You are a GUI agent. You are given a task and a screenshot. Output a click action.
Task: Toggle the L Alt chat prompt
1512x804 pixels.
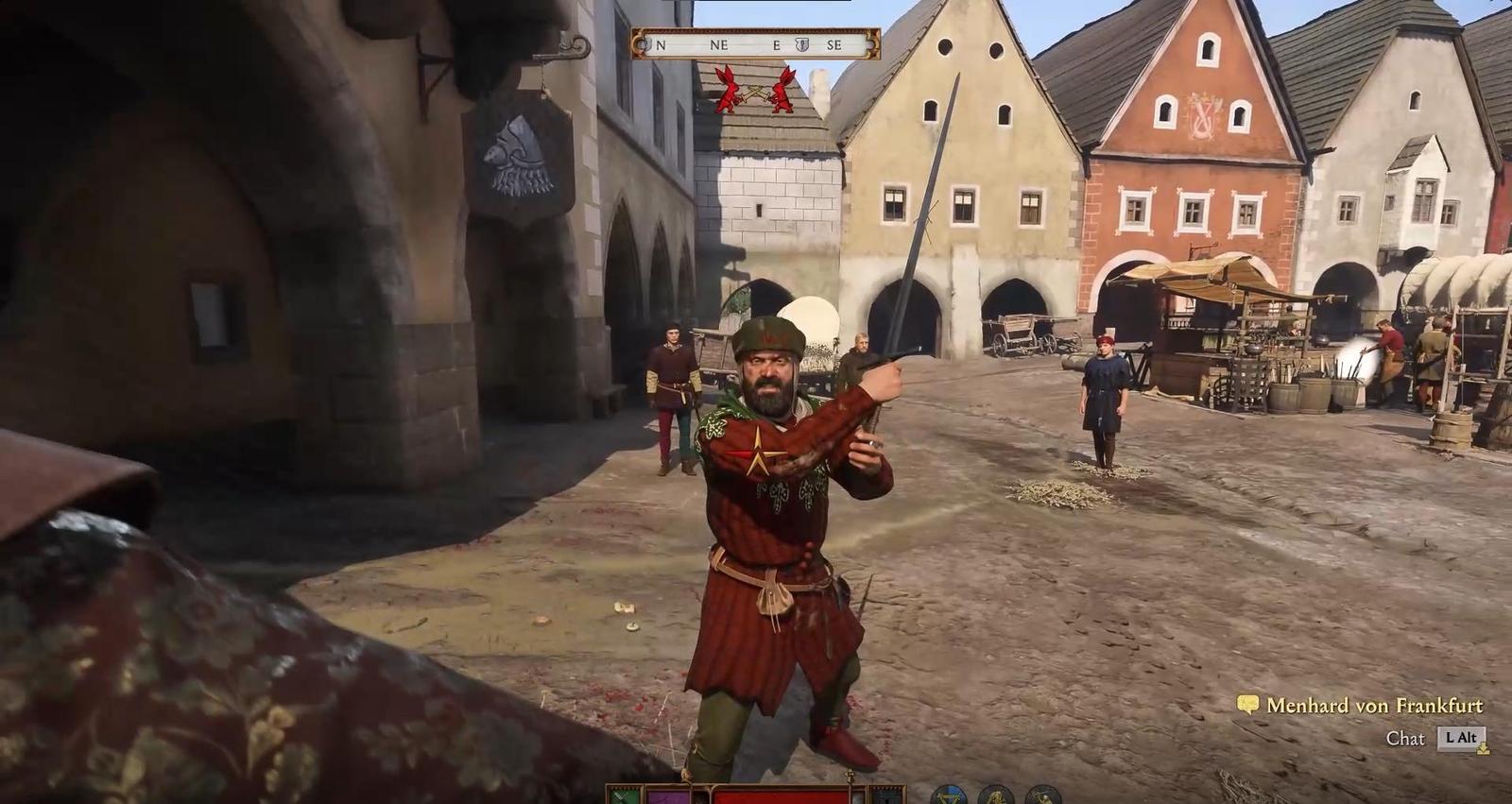coord(1461,737)
